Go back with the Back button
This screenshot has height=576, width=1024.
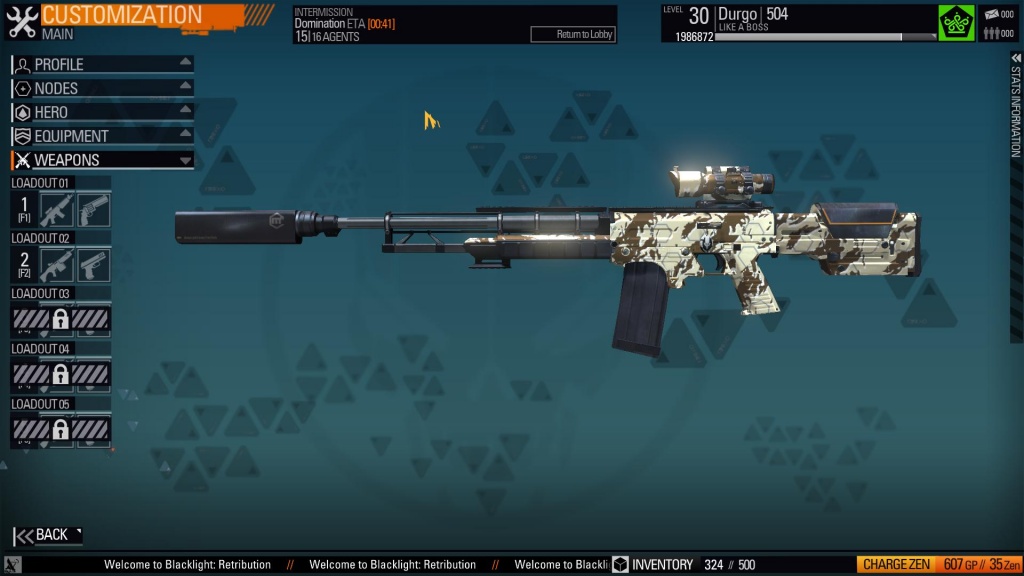point(48,535)
